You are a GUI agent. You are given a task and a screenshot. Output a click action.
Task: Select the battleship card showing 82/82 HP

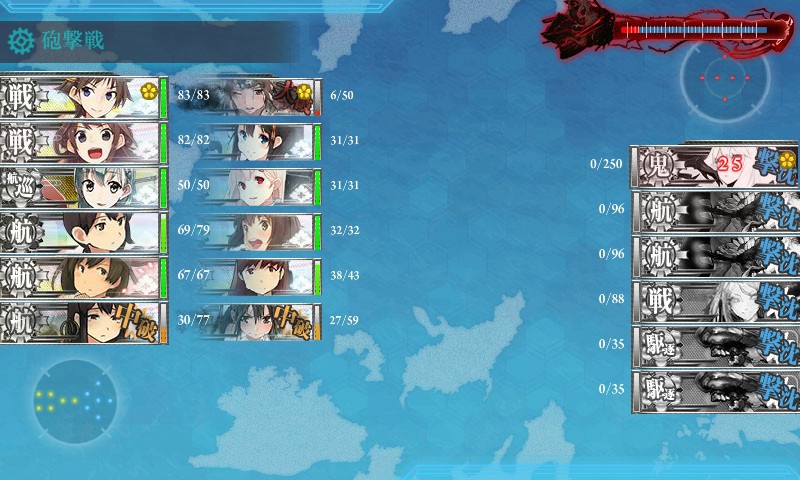coord(82,141)
